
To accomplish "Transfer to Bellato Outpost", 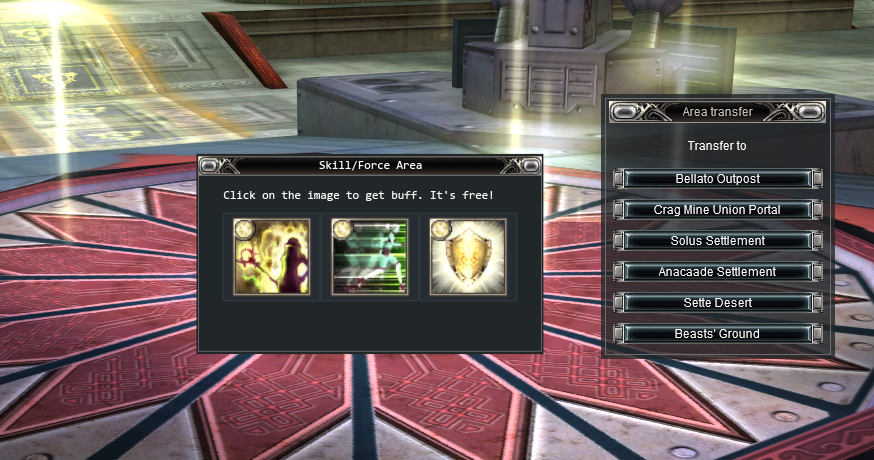I will (x=718, y=179).
